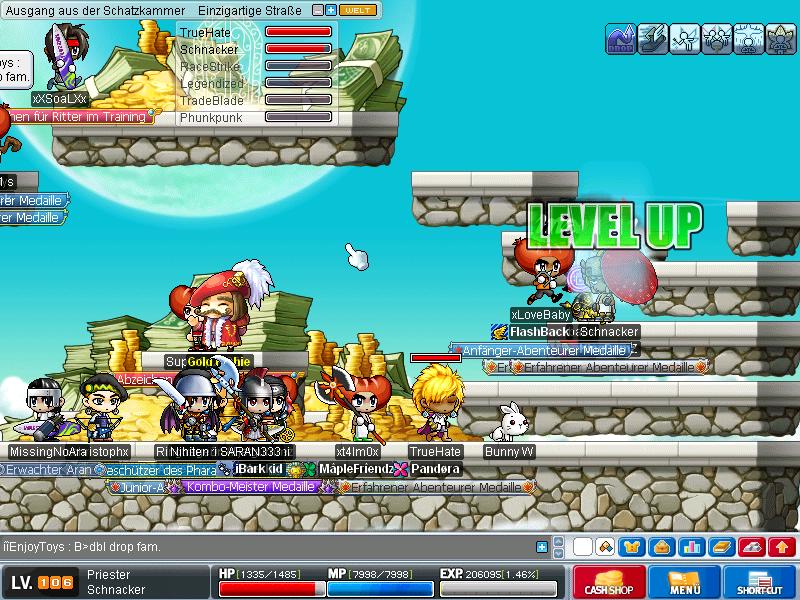The height and width of the screenshot is (600, 800).
Task: Open the orange shirt equipment shortcut
Action: click(x=632, y=547)
